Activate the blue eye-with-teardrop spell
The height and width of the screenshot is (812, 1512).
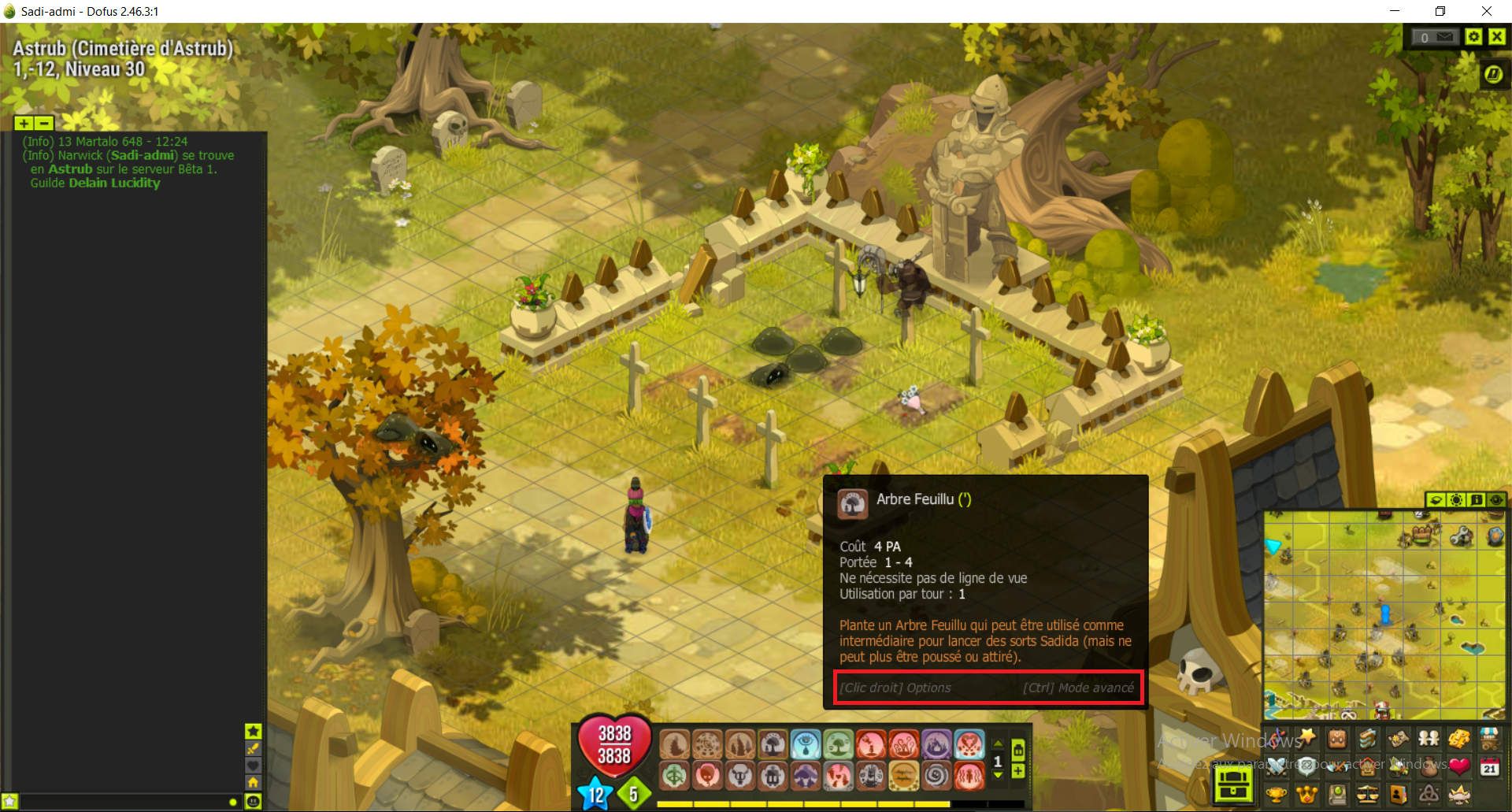(x=805, y=744)
